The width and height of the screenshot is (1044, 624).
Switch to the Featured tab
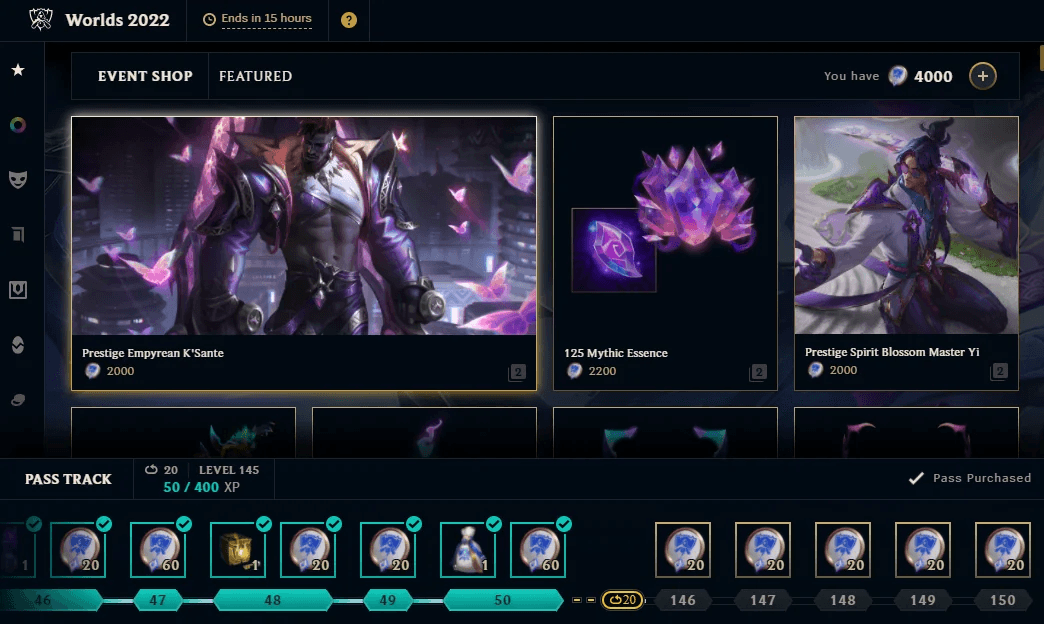255,76
